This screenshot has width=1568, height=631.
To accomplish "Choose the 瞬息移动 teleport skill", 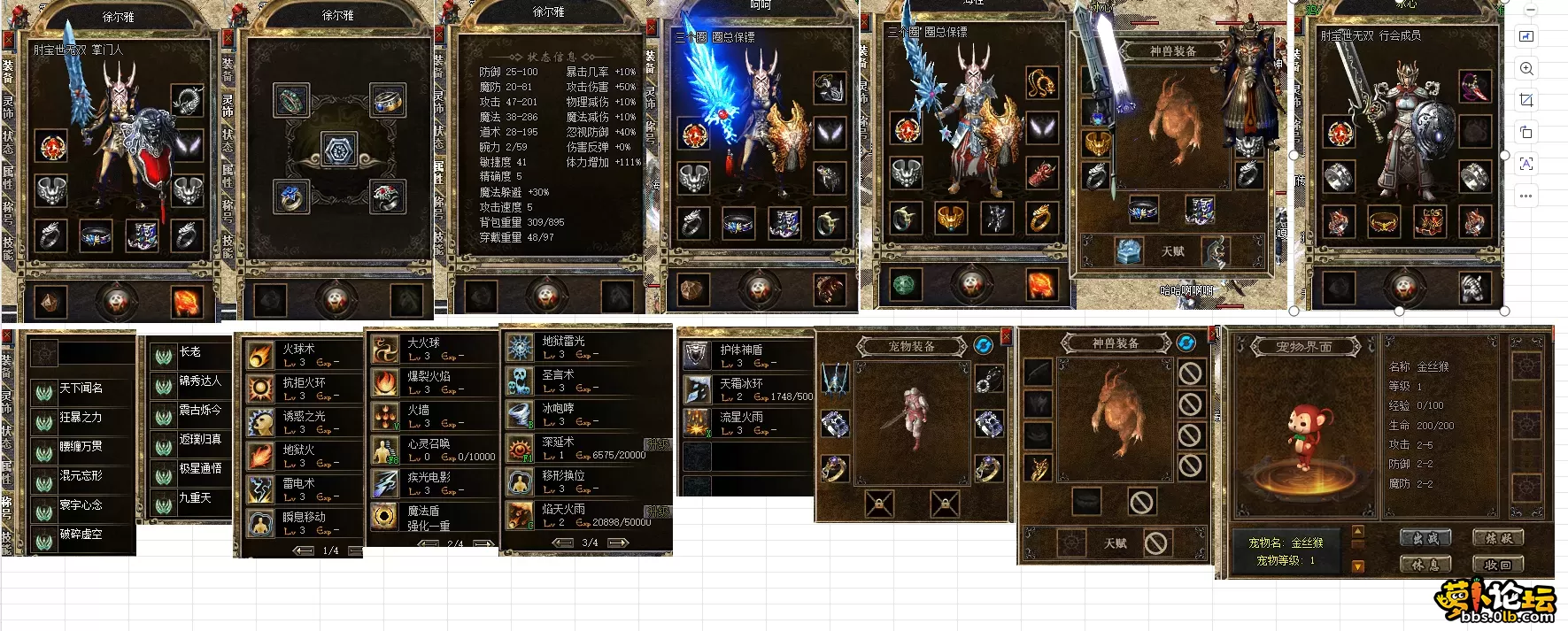I will click(260, 523).
